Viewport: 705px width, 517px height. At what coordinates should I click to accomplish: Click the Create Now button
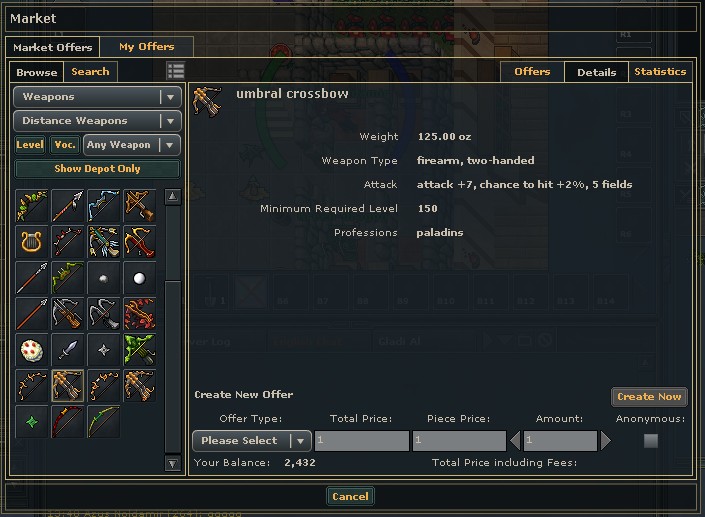point(649,397)
